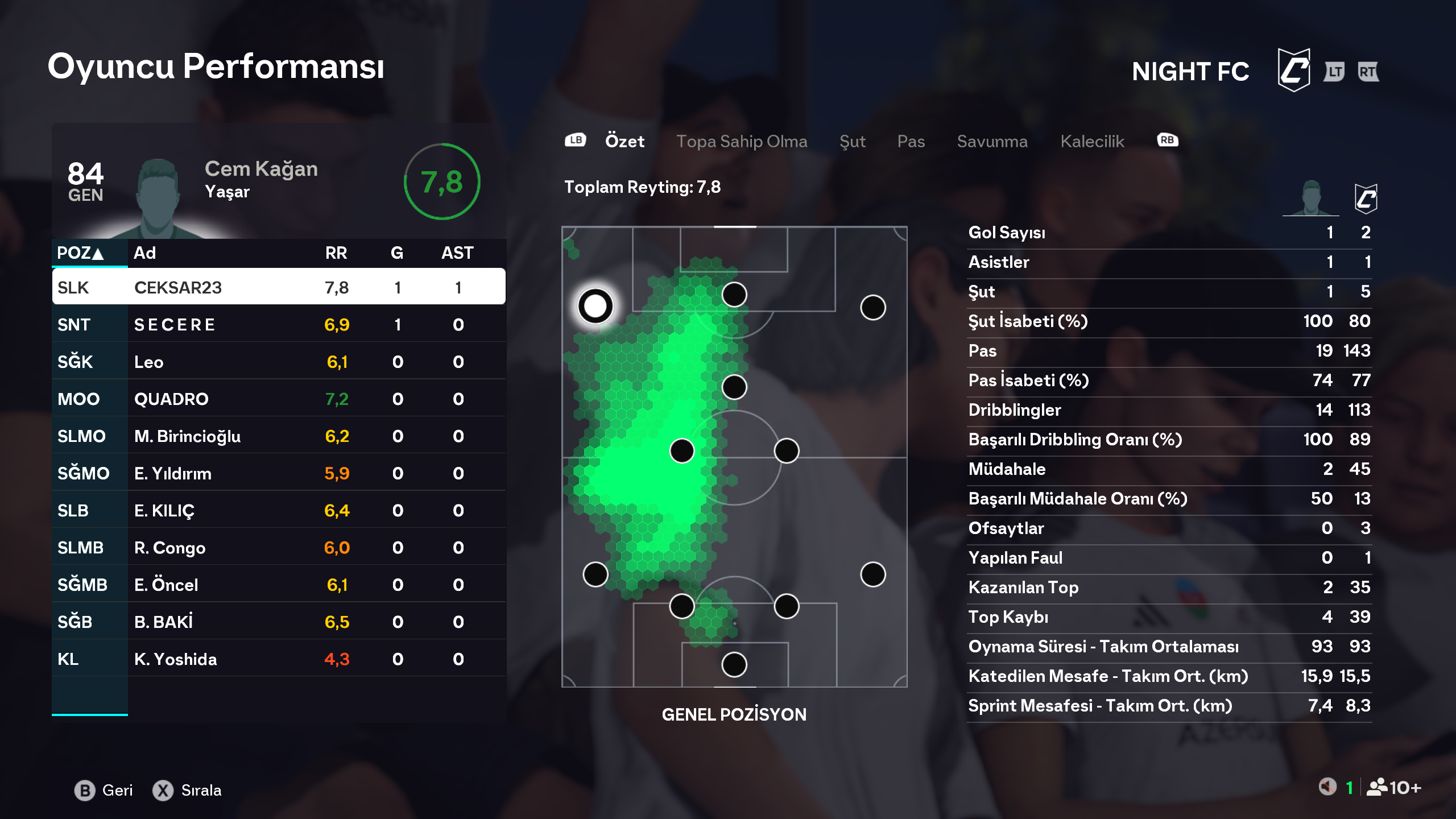The width and height of the screenshot is (1456, 819).
Task: Show the Savunma tab
Action: (x=992, y=141)
